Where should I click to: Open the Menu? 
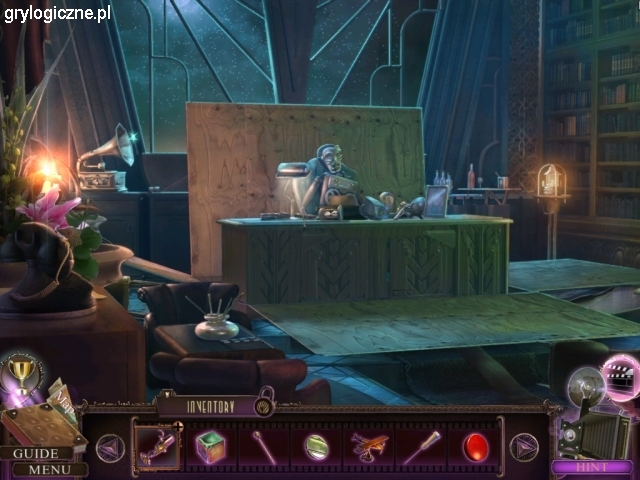tap(49, 469)
